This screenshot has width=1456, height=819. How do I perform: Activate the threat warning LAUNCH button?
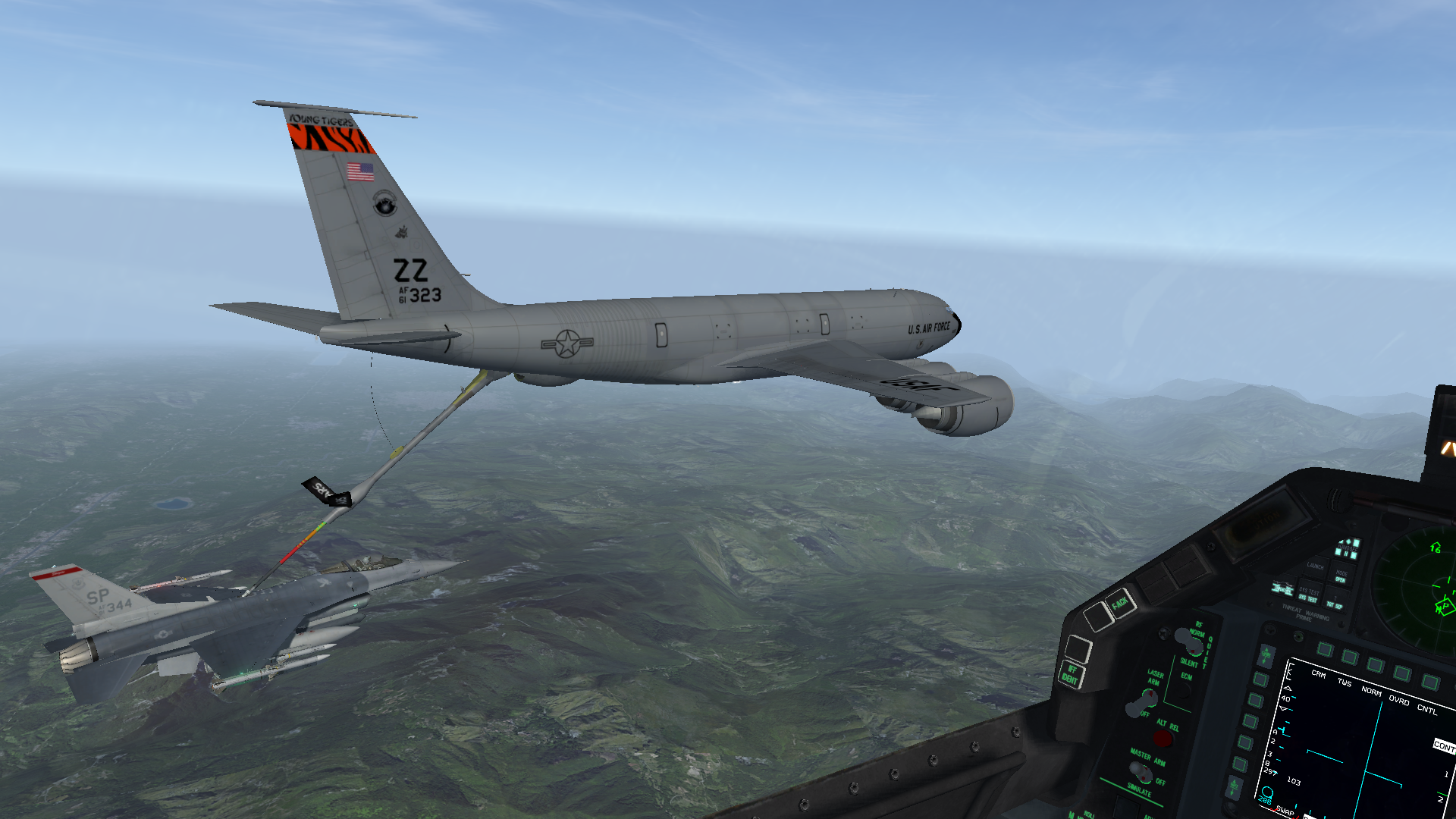tap(1316, 566)
